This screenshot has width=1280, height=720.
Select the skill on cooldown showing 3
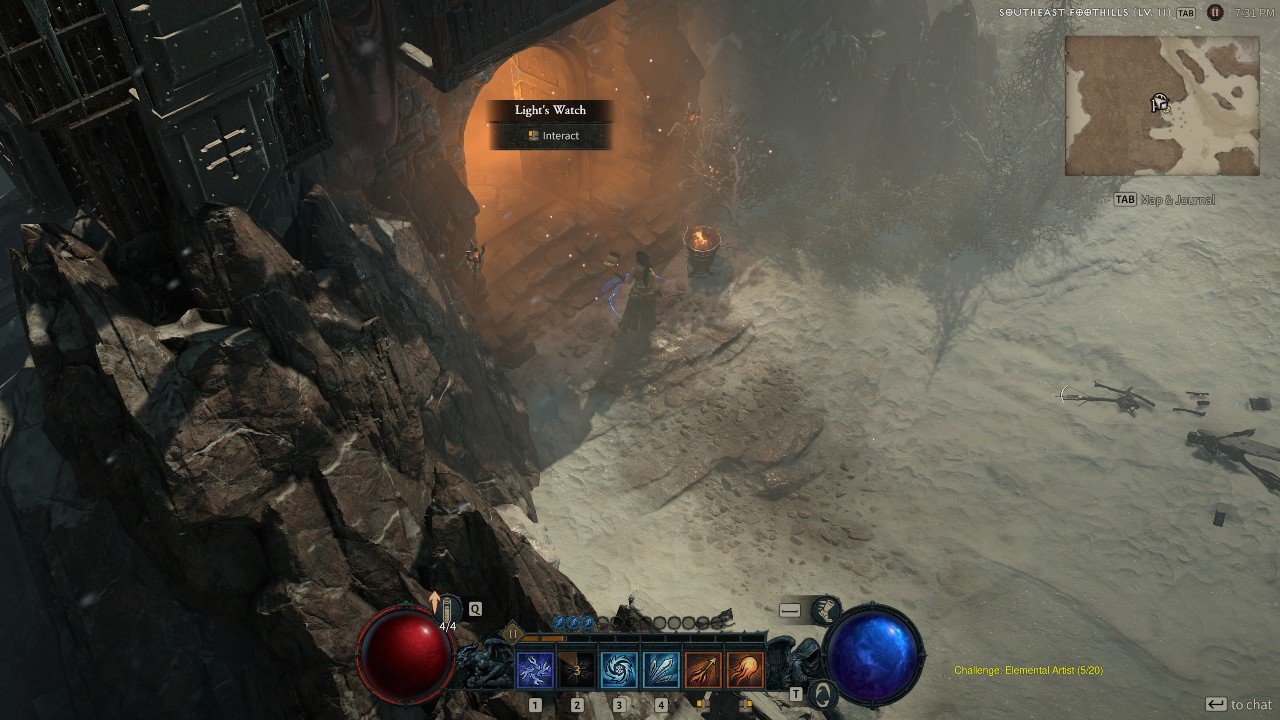pyautogui.click(x=577, y=670)
